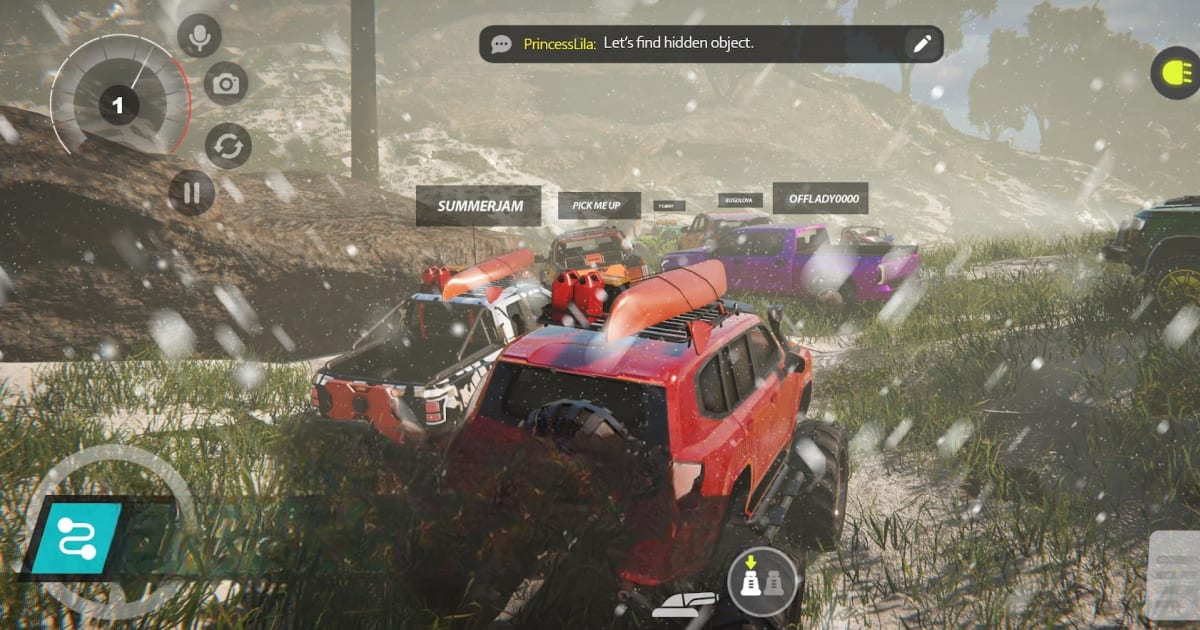Click the pencil icon to write chat
Screen dimensions: 1200x630
point(921,43)
